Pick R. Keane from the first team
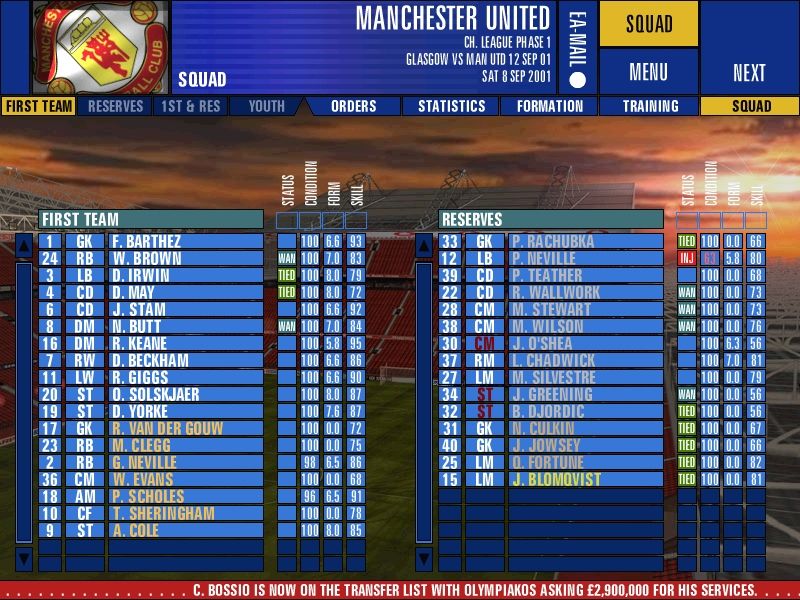Screen dimensions: 800x600 (x=185, y=343)
